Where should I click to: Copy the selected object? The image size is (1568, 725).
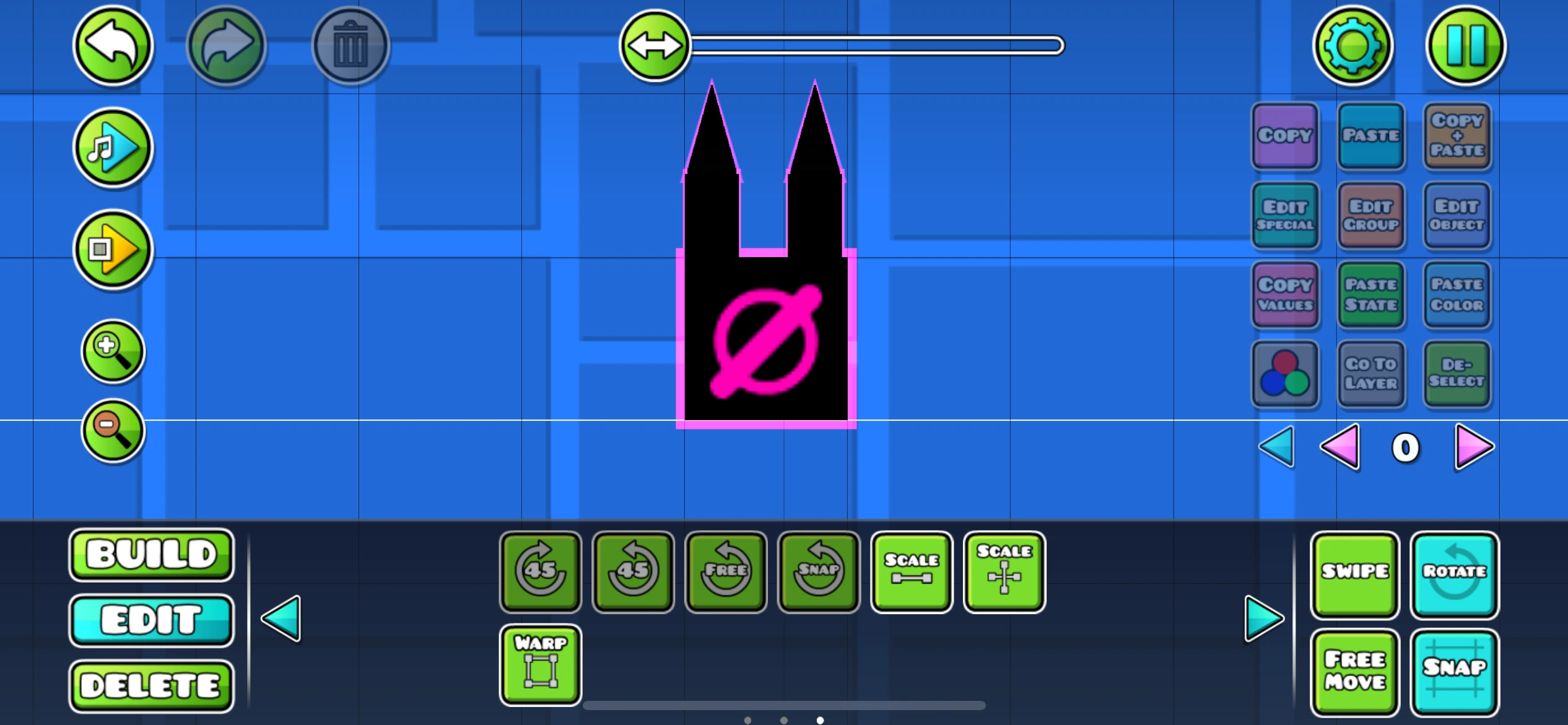[1285, 136]
